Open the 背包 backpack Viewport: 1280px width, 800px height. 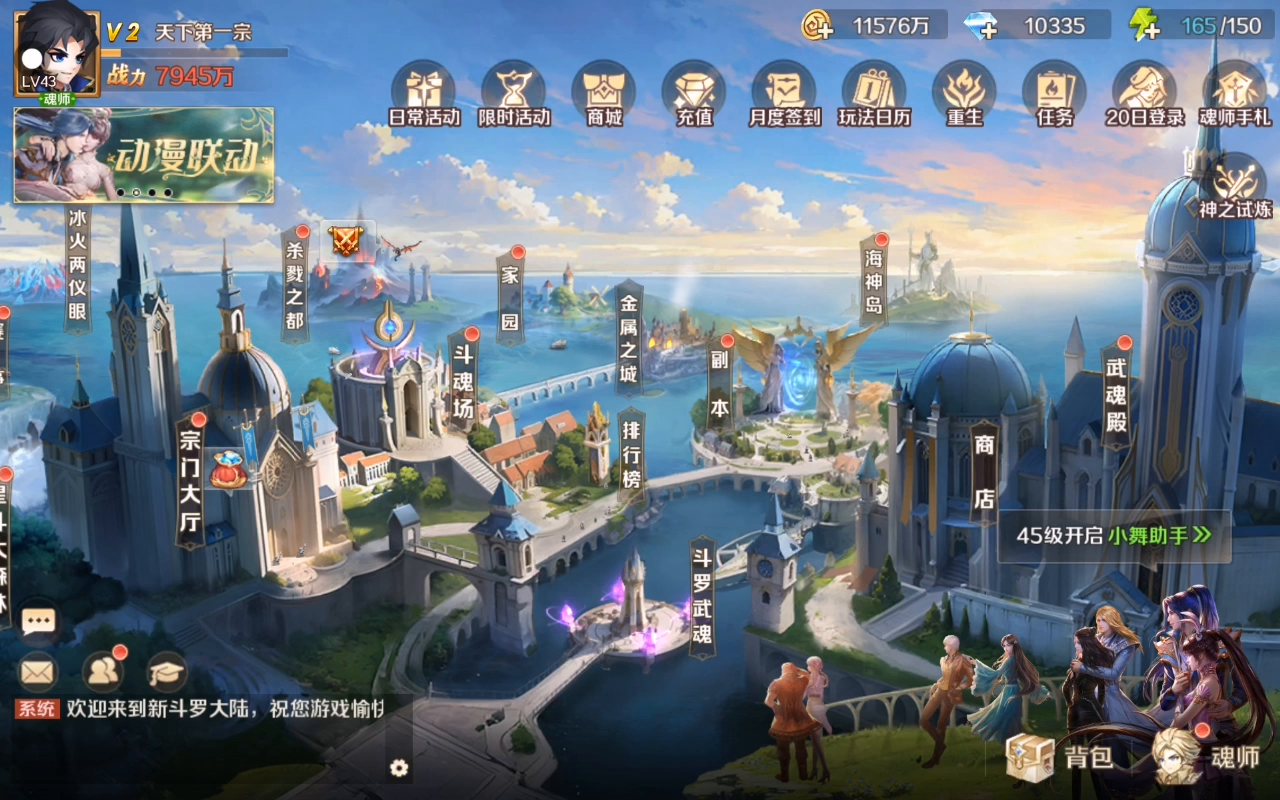click(x=1060, y=756)
